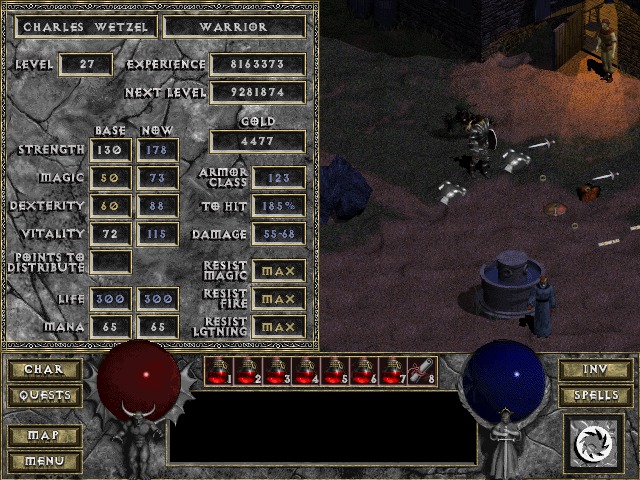Open the Spells book
Screen dimensions: 640x480
tap(595, 396)
